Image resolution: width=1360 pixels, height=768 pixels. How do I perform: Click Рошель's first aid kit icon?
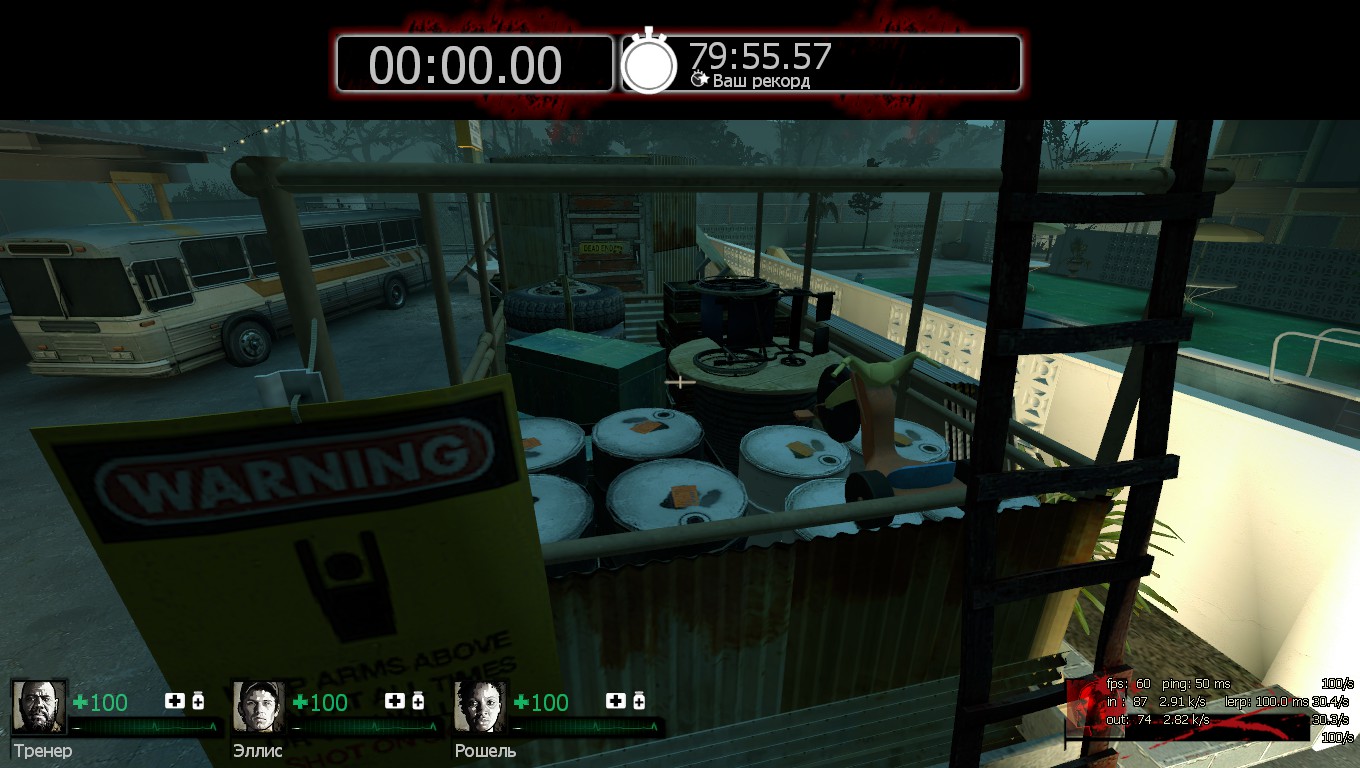pyautogui.click(x=616, y=701)
